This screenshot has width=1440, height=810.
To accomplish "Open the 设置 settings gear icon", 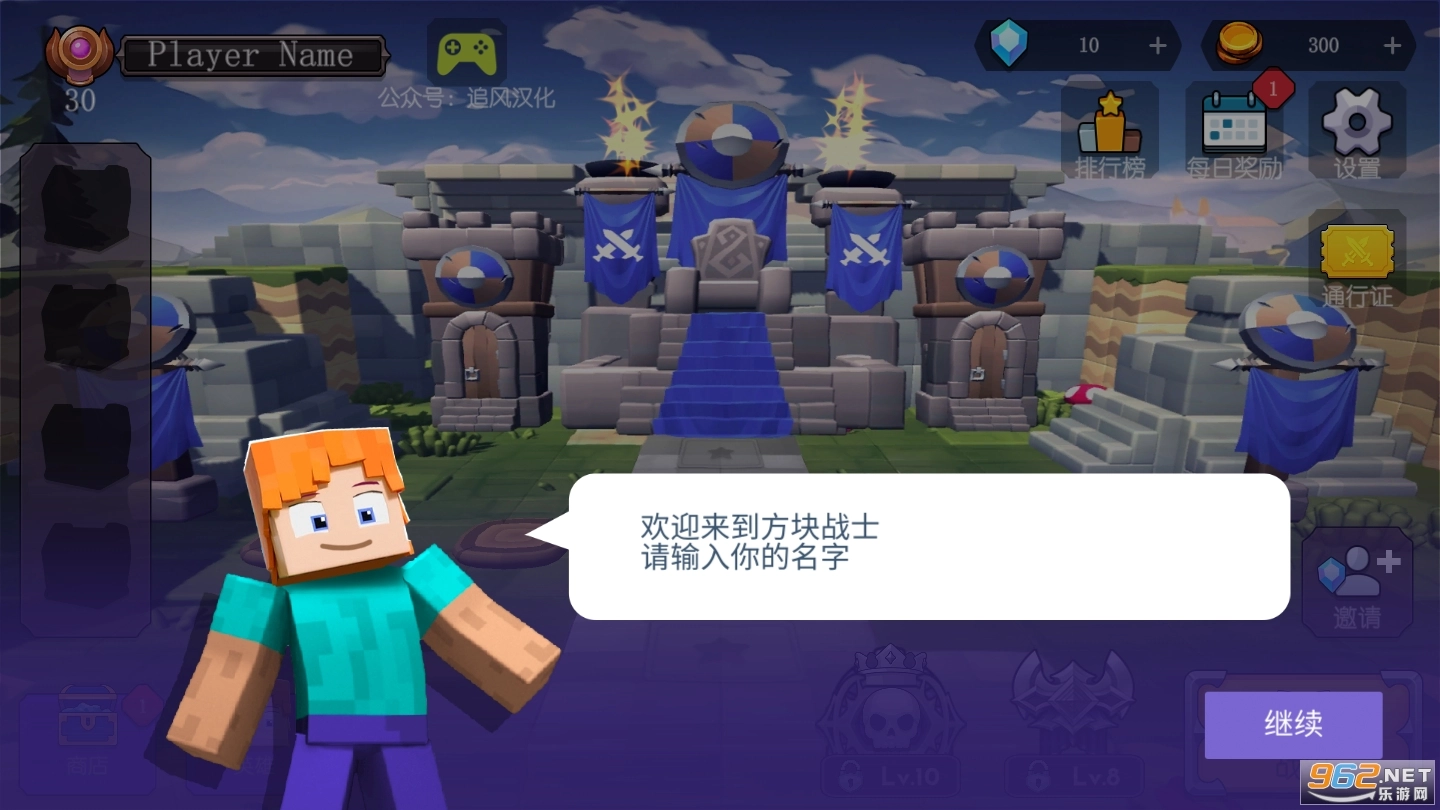I will coord(1356,126).
